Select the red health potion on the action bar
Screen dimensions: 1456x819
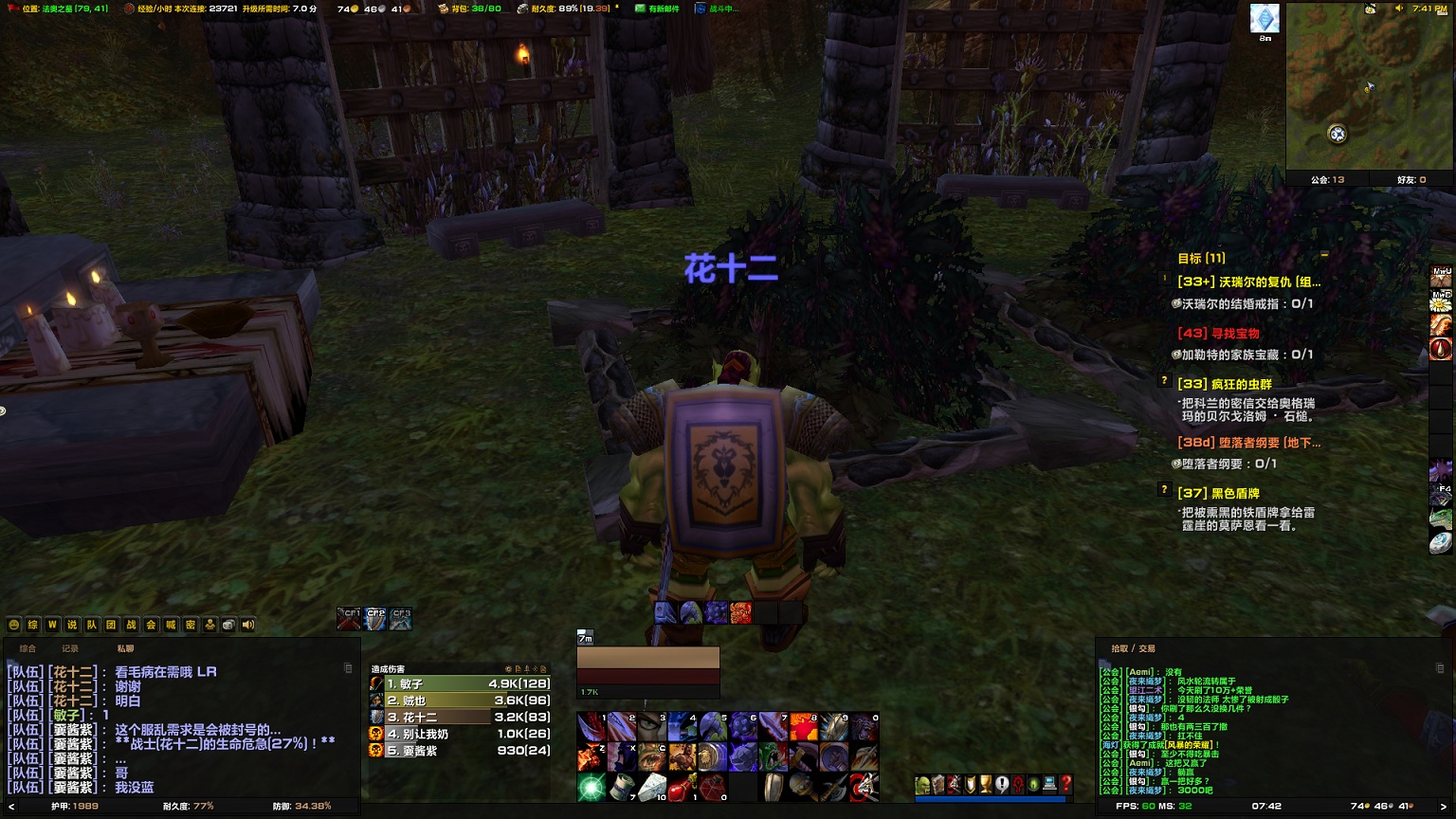click(x=681, y=786)
